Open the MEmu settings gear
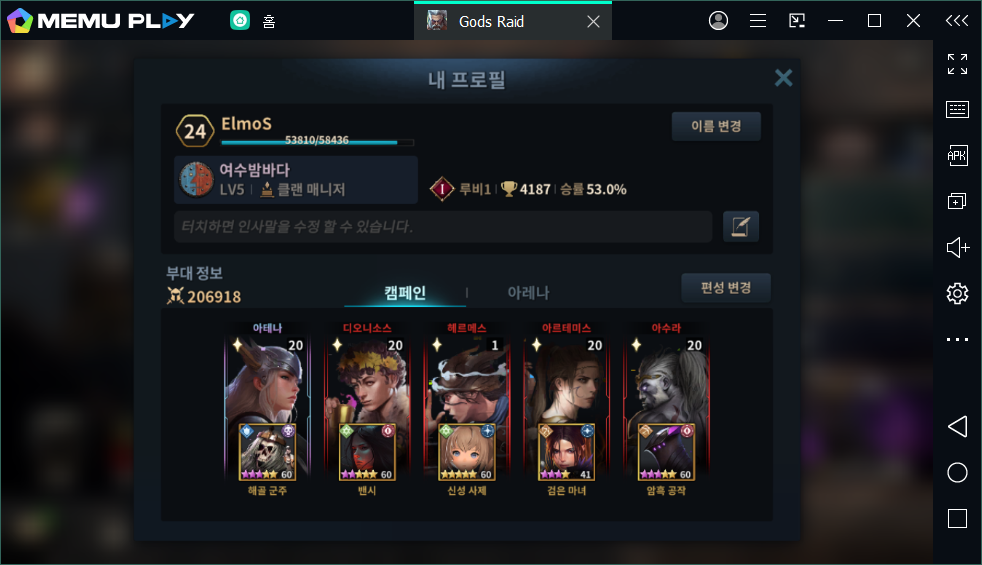 tap(957, 293)
